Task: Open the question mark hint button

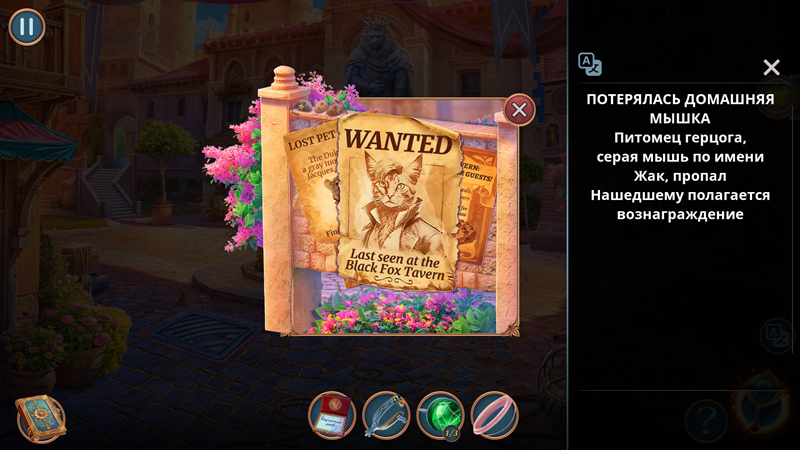Action: pyautogui.click(x=705, y=418)
